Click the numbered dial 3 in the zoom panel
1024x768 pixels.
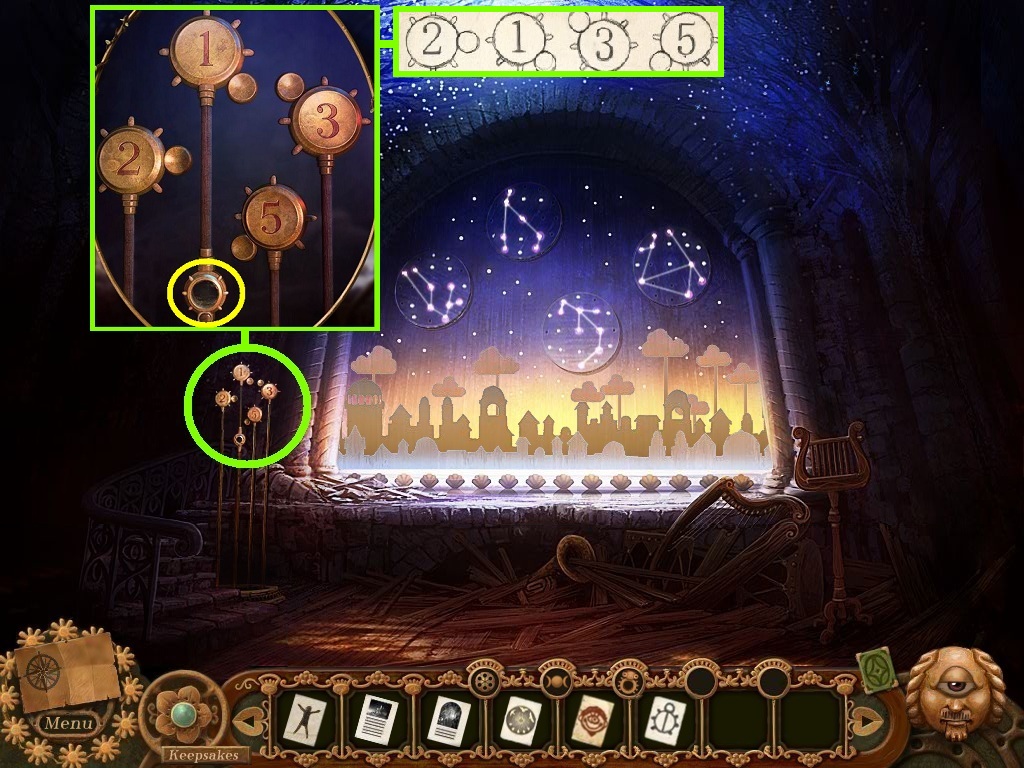pyautogui.click(x=324, y=123)
